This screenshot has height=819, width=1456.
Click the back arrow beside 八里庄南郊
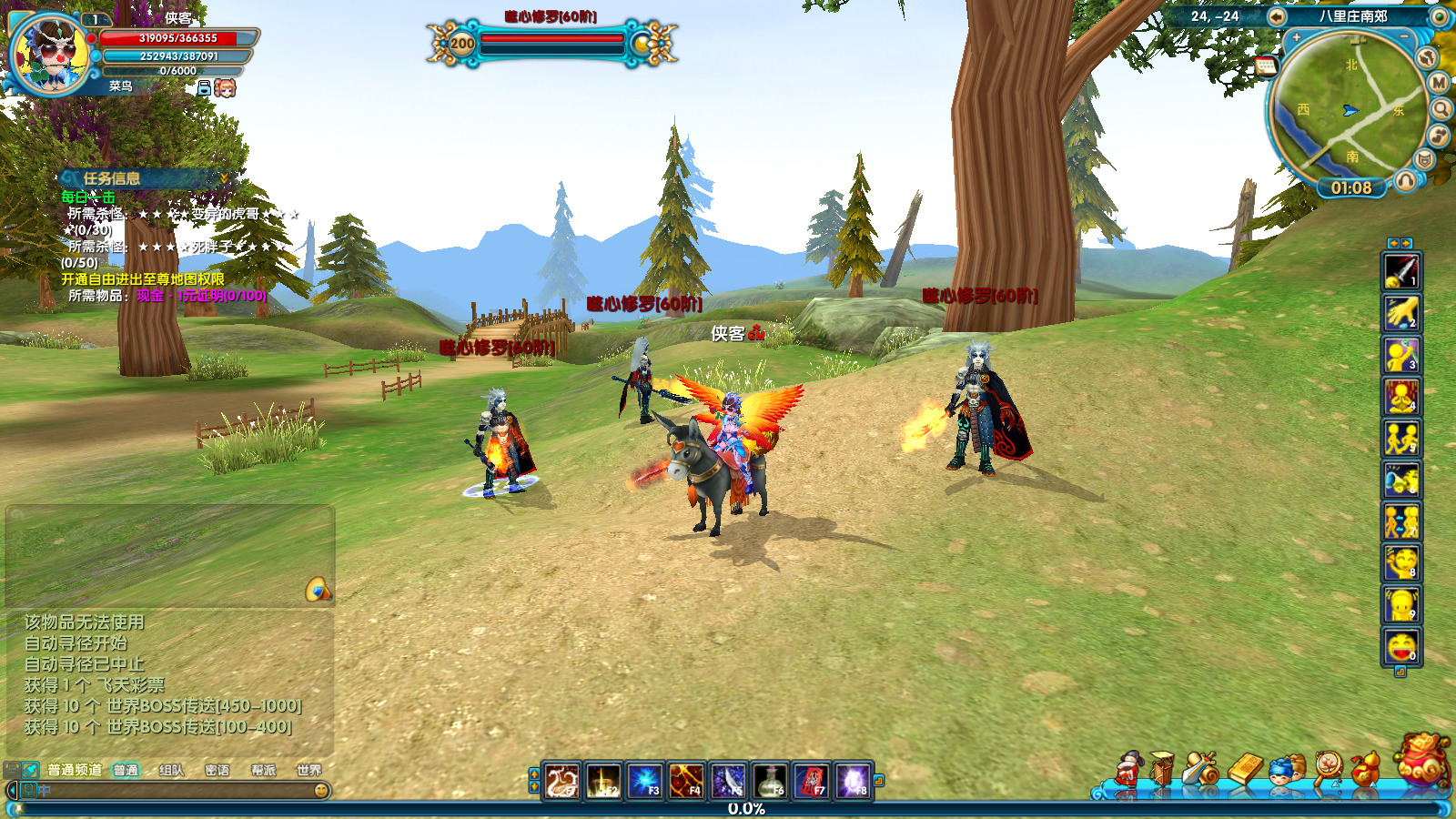point(1277,16)
